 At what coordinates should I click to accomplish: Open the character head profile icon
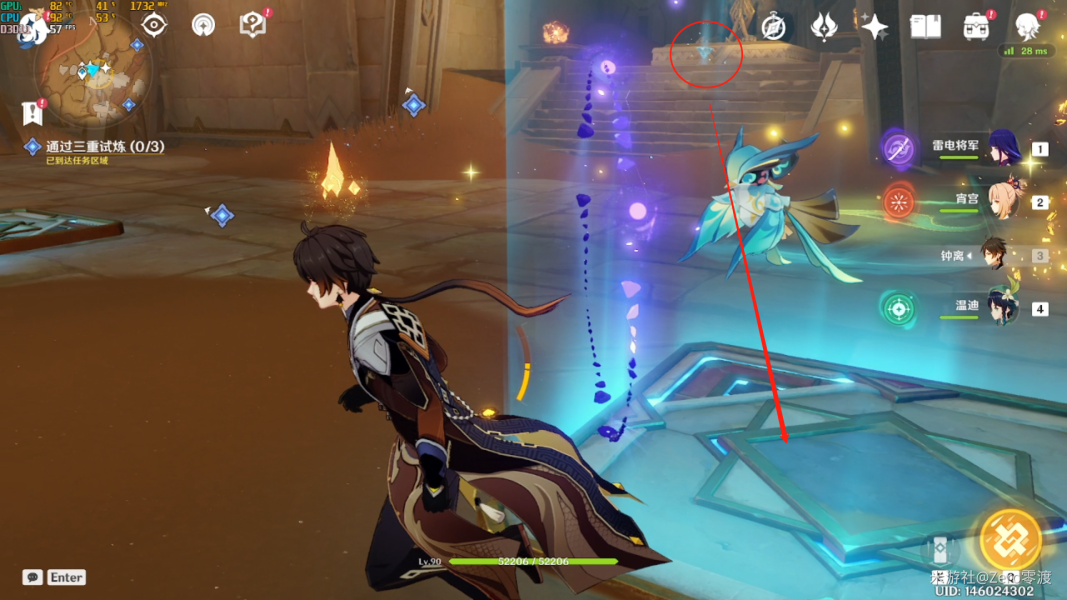click(1027, 26)
